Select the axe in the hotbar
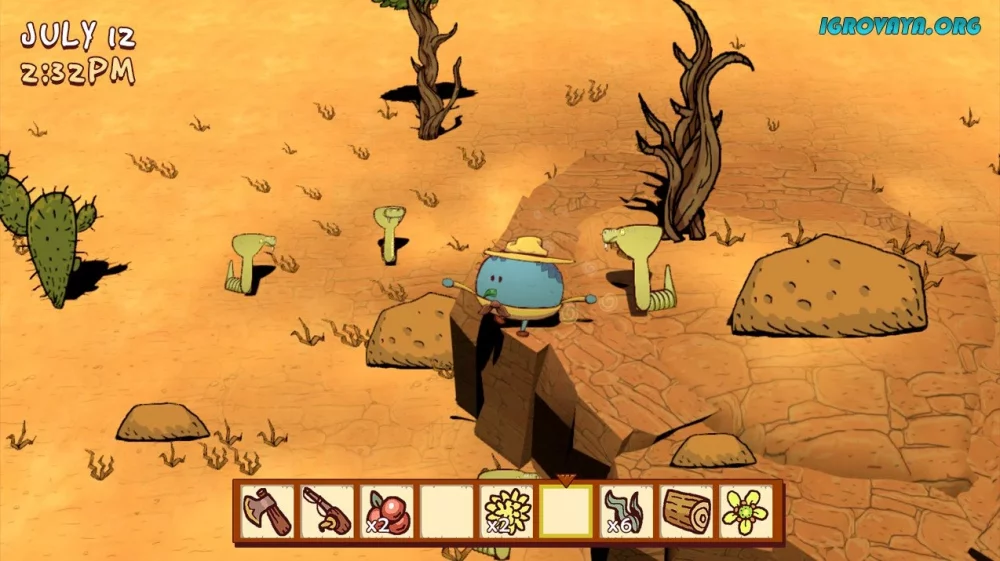 (x=268, y=511)
